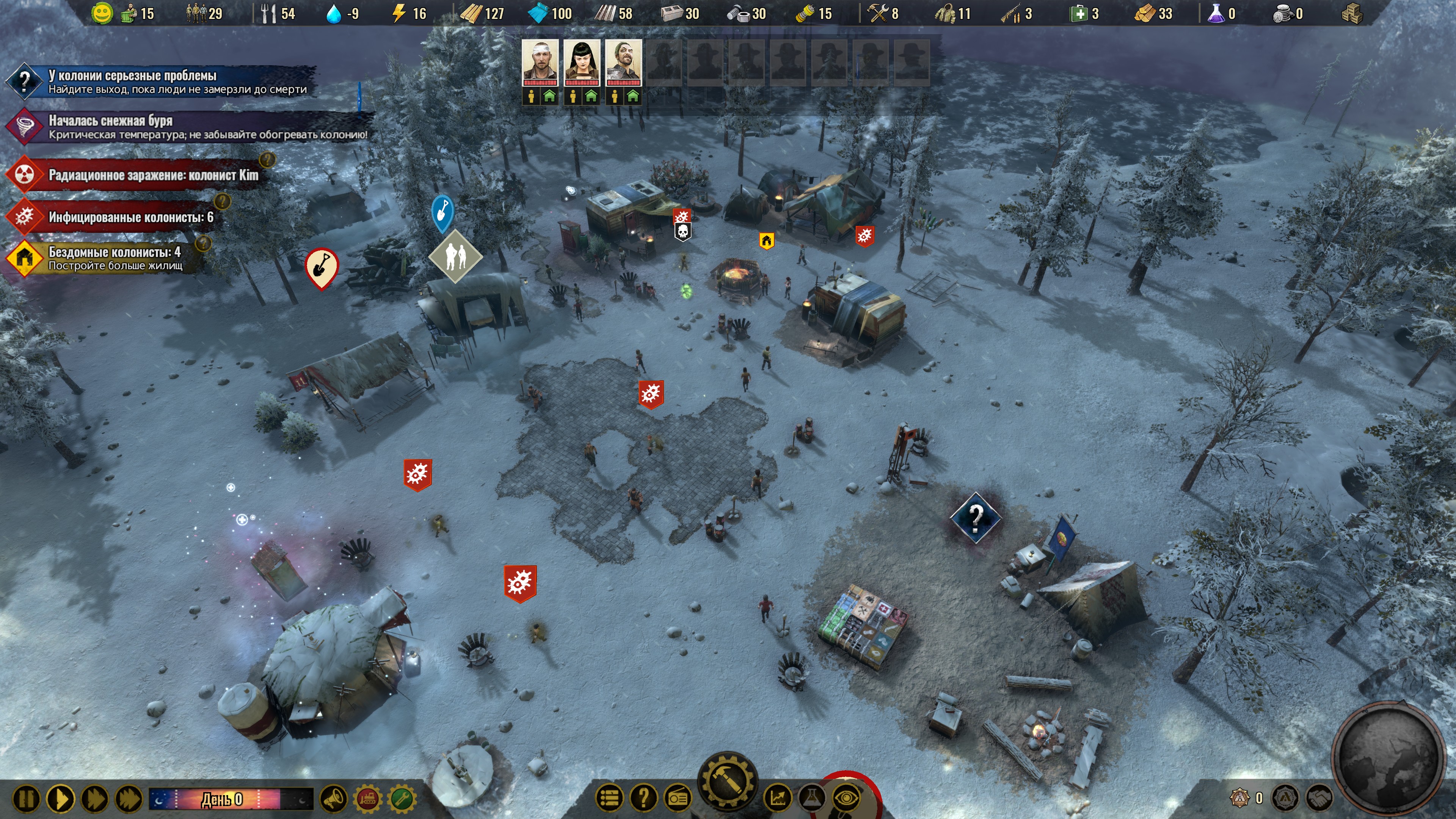Activate the red bulldozer demolish tool
Screen dimensions: 1456x819
tap(368, 799)
